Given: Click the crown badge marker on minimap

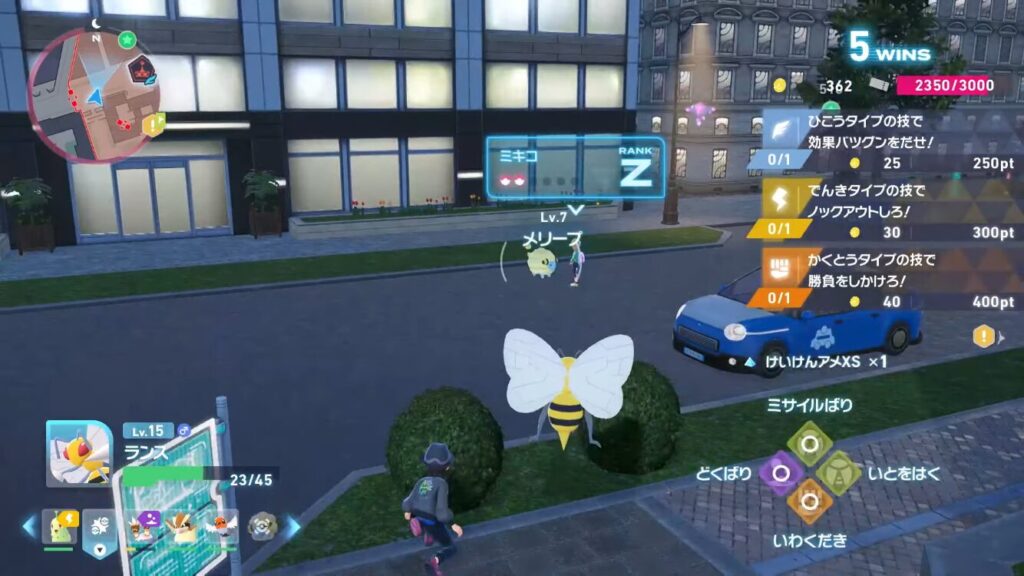Looking at the screenshot, I should [x=139, y=68].
